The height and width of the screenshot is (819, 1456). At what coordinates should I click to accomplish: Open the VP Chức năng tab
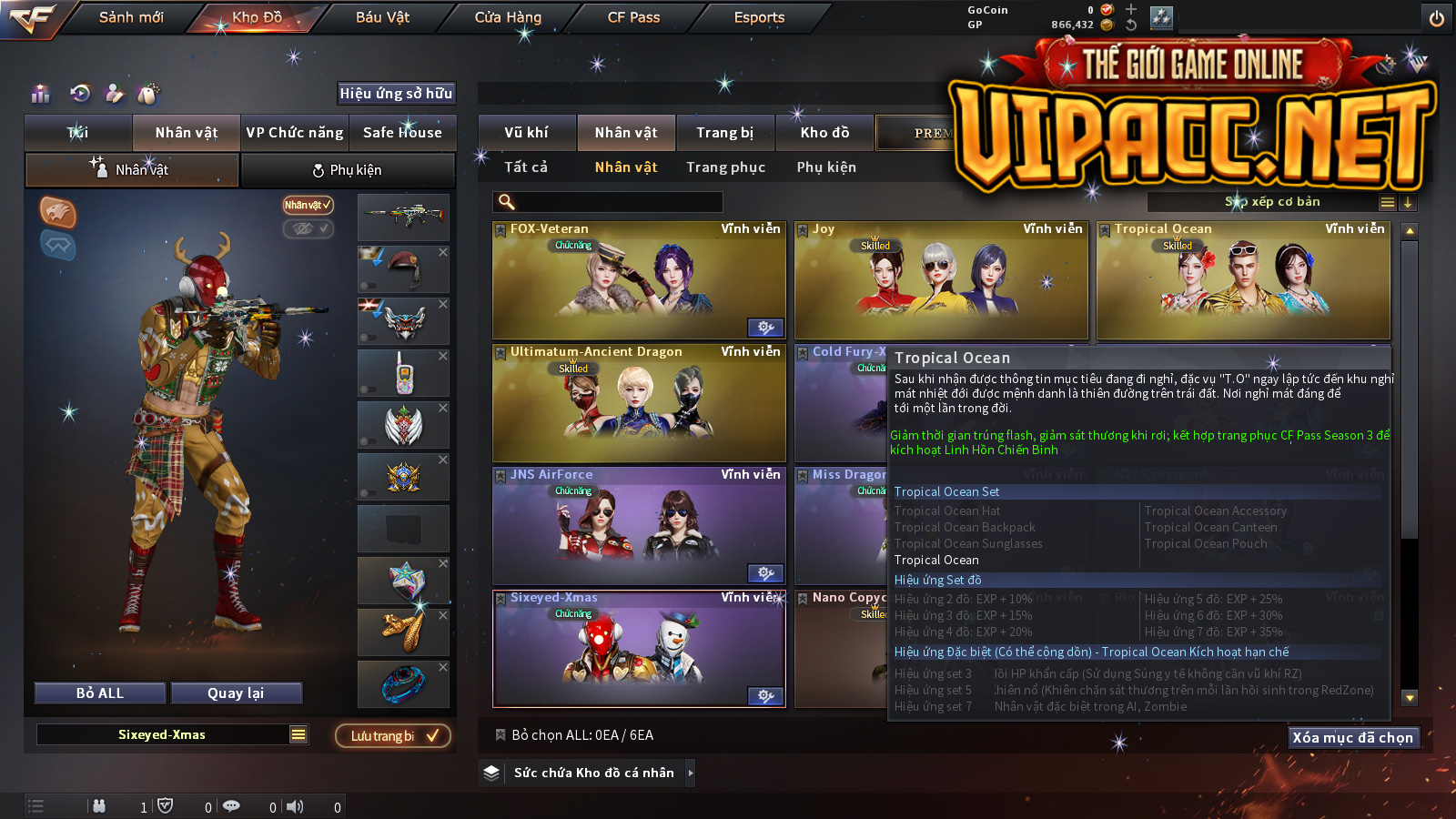(295, 133)
